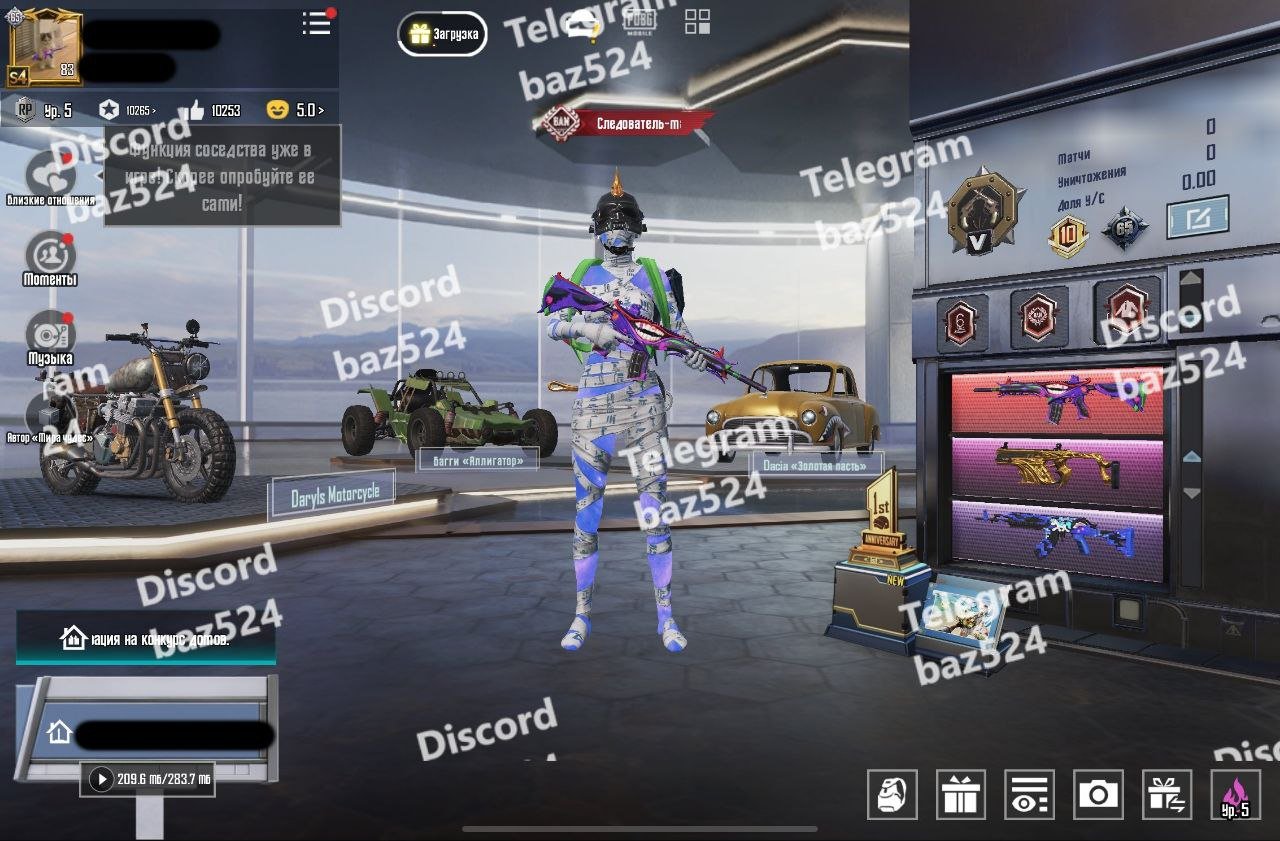
Task: Take a photo with camera button
Action: pos(1098,795)
